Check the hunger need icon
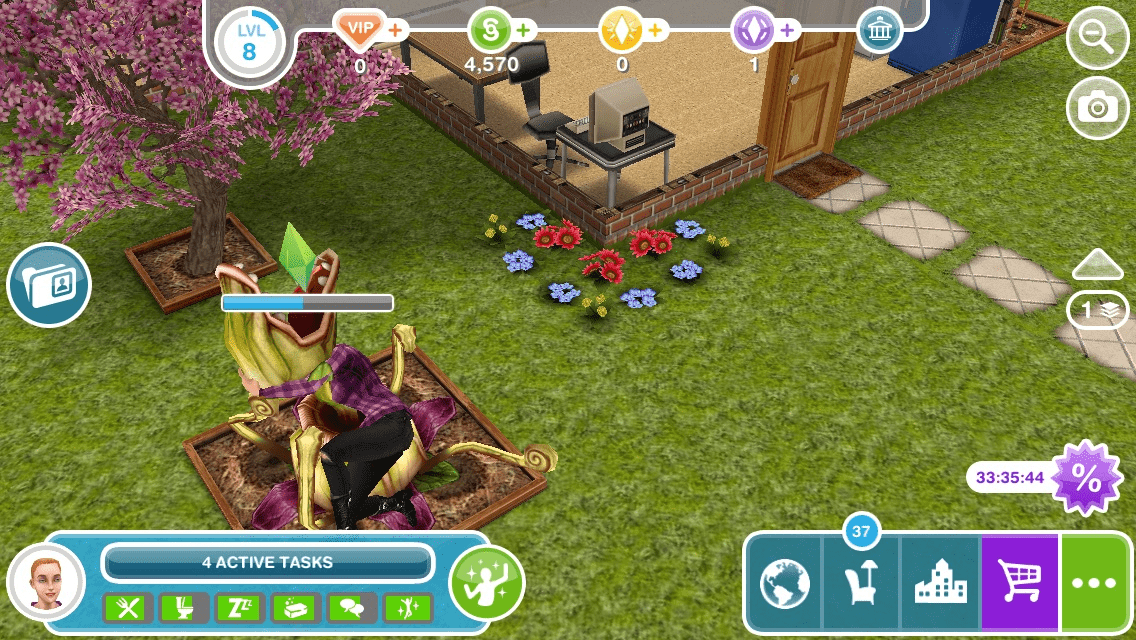 (128, 607)
